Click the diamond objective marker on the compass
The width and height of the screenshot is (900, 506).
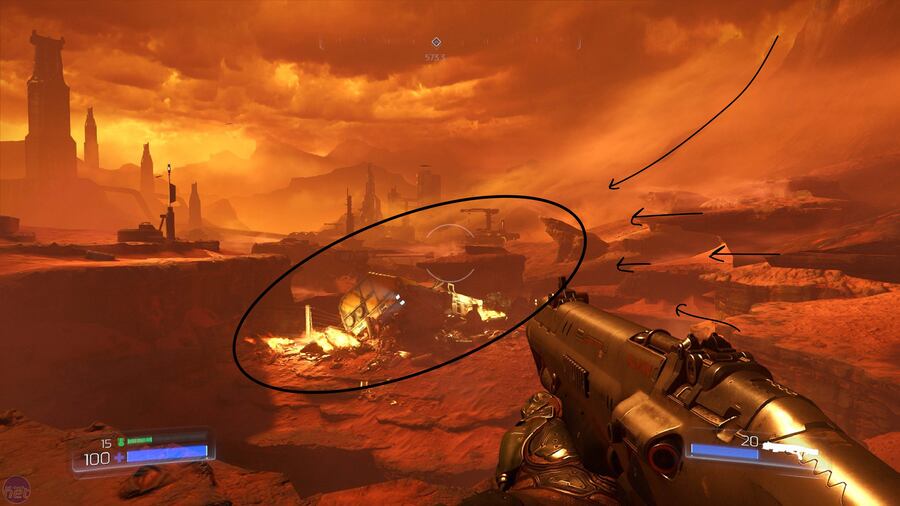coord(435,42)
